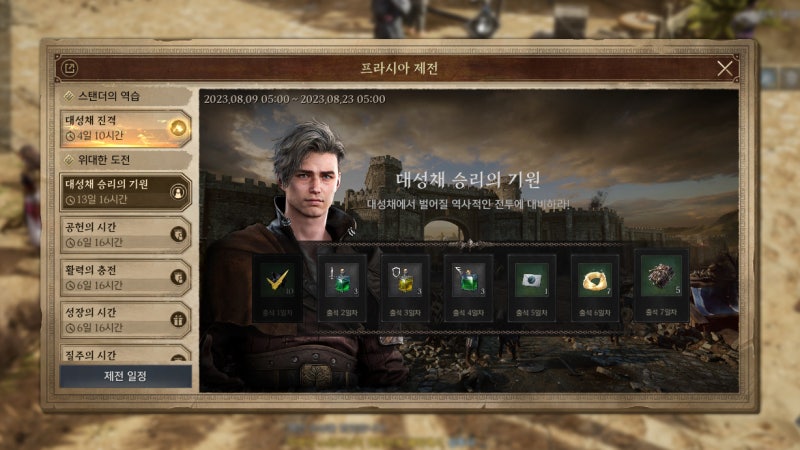Close the 프라시아 제전 event window

point(725,68)
